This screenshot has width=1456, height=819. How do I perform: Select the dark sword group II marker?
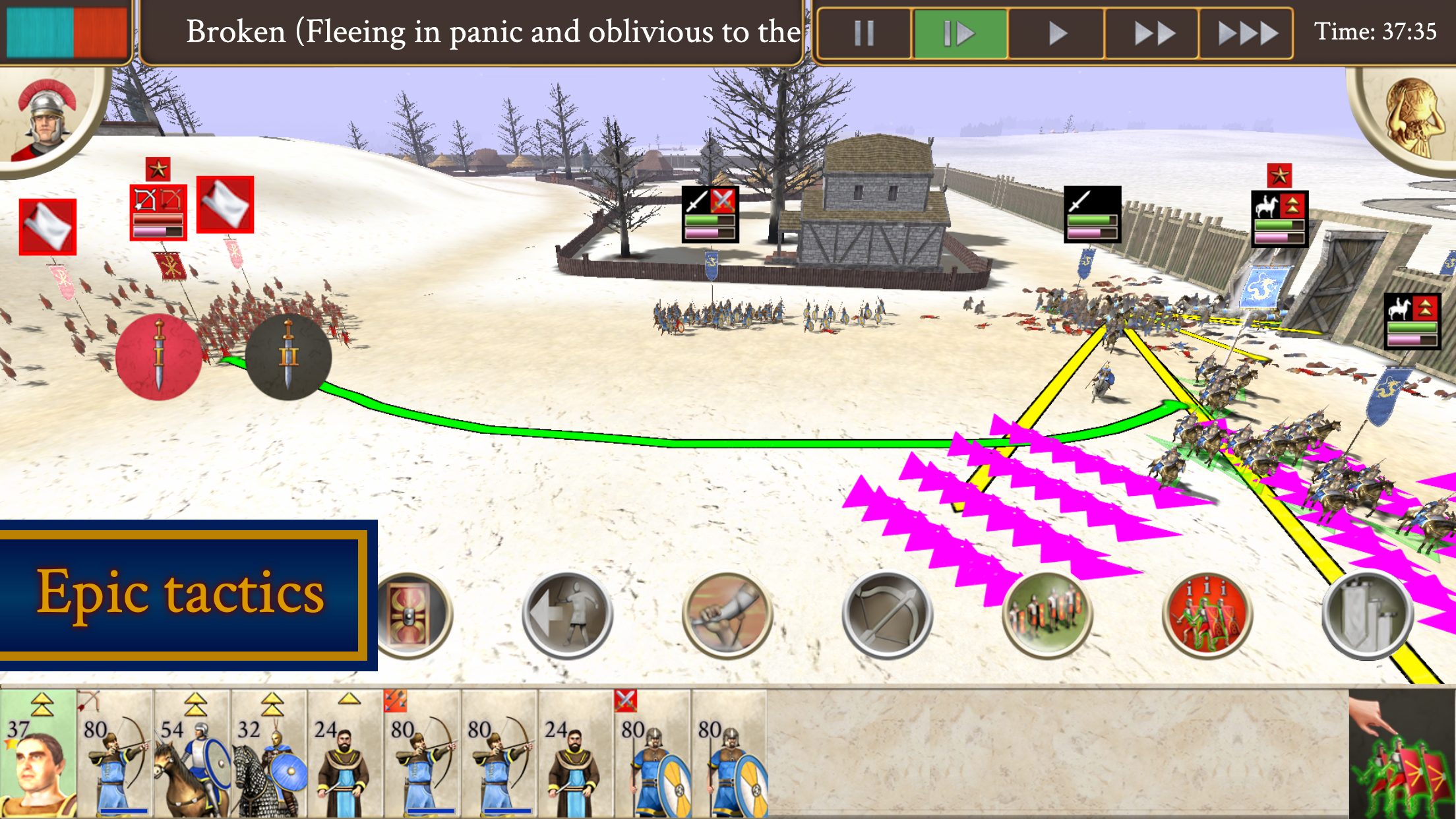[288, 357]
